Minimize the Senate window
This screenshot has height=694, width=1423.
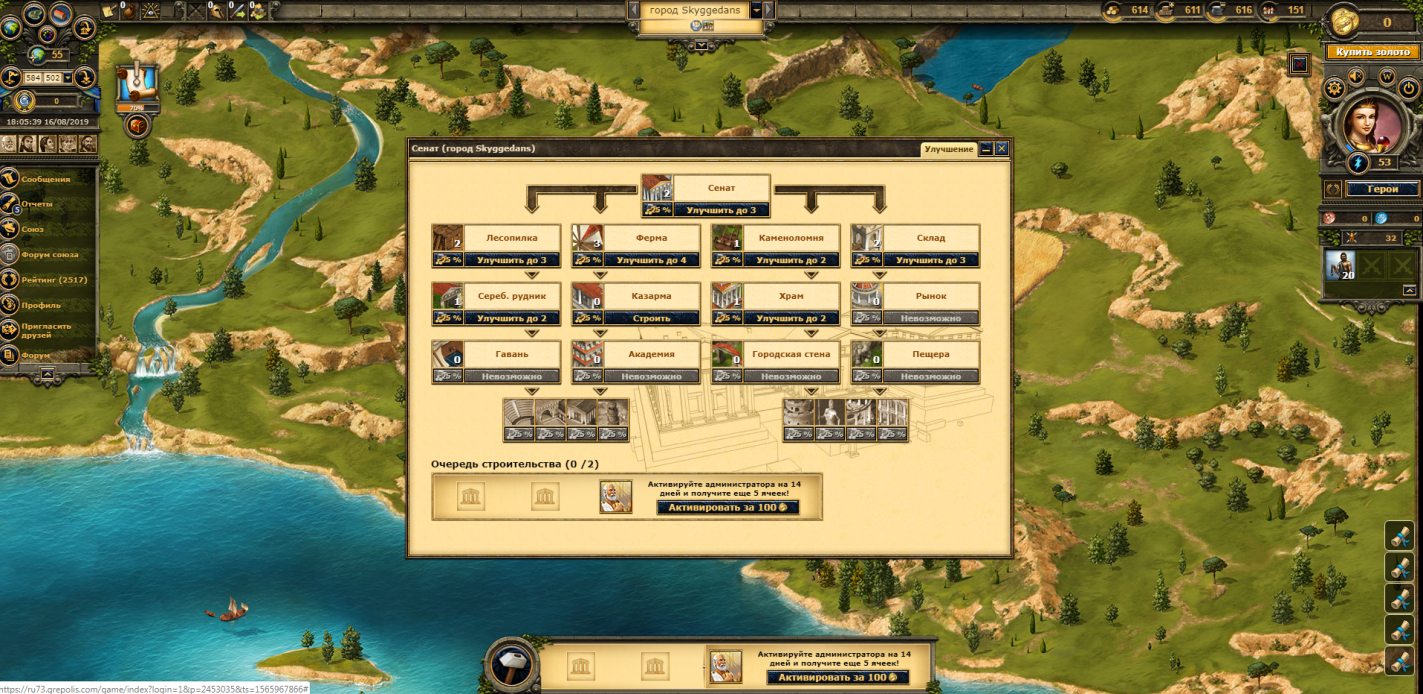click(986, 149)
